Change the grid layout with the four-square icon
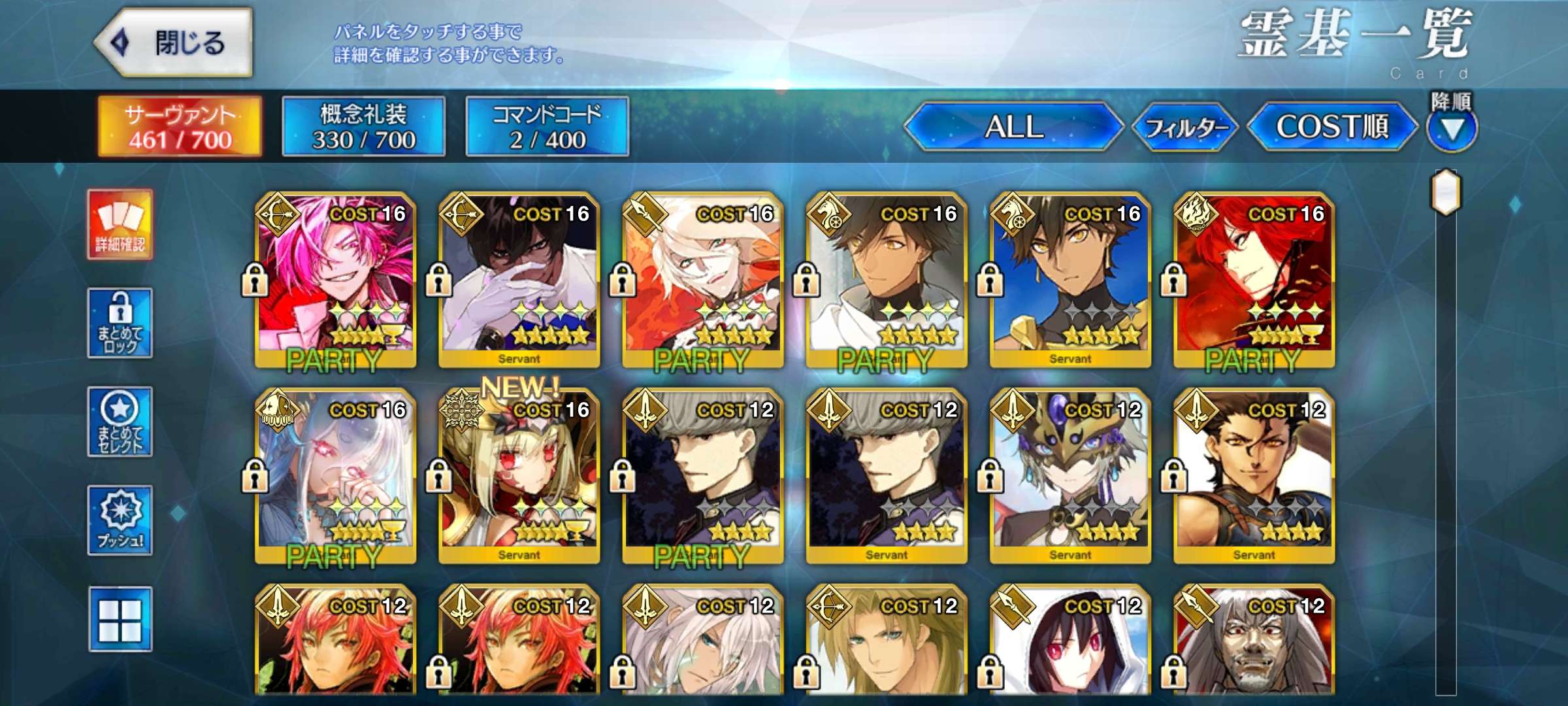The height and width of the screenshot is (706, 1568). point(120,619)
